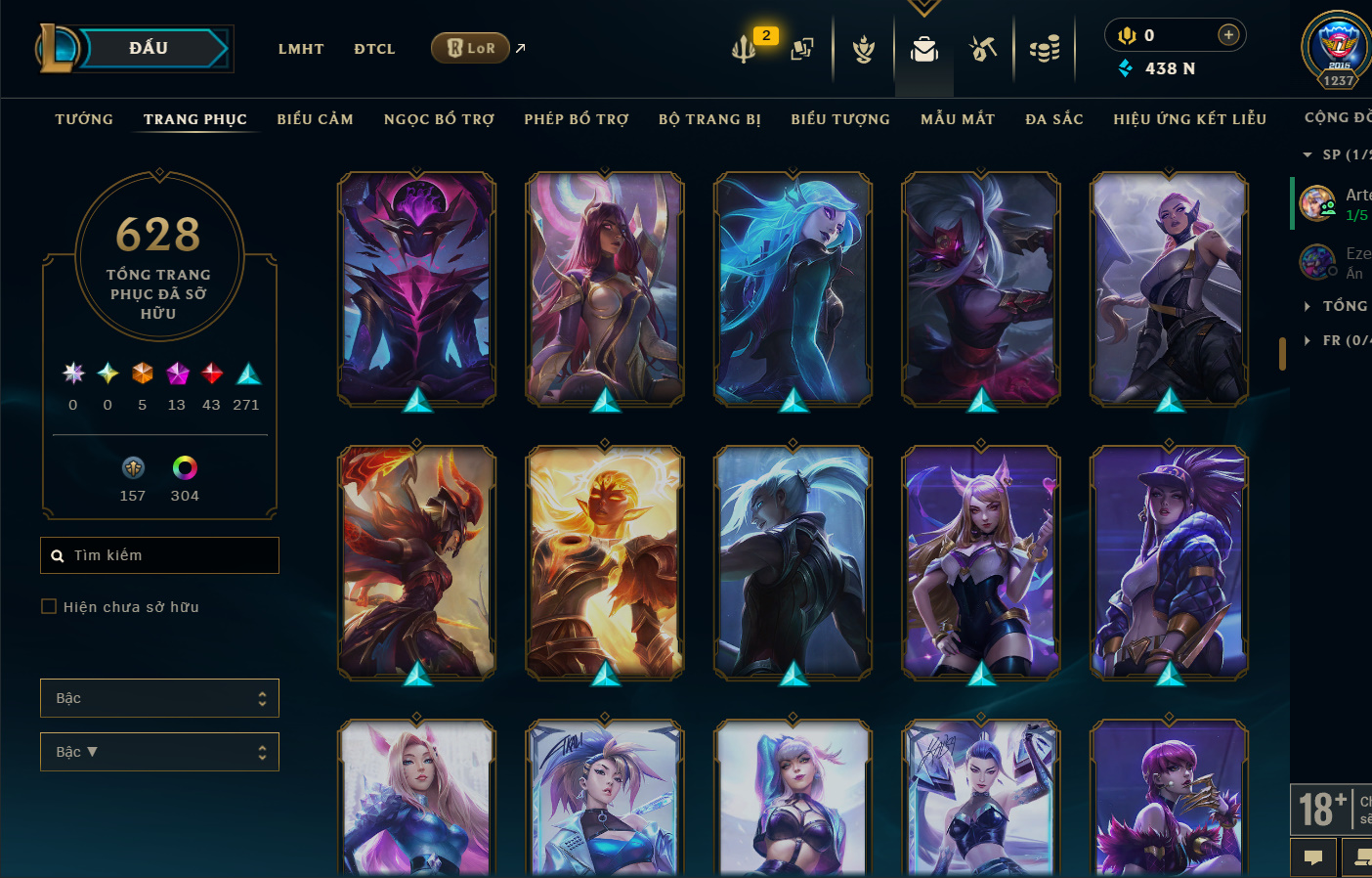Select the PHÉP BỔ TRỢ tab
This screenshot has width=1372, height=878.
(x=577, y=119)
